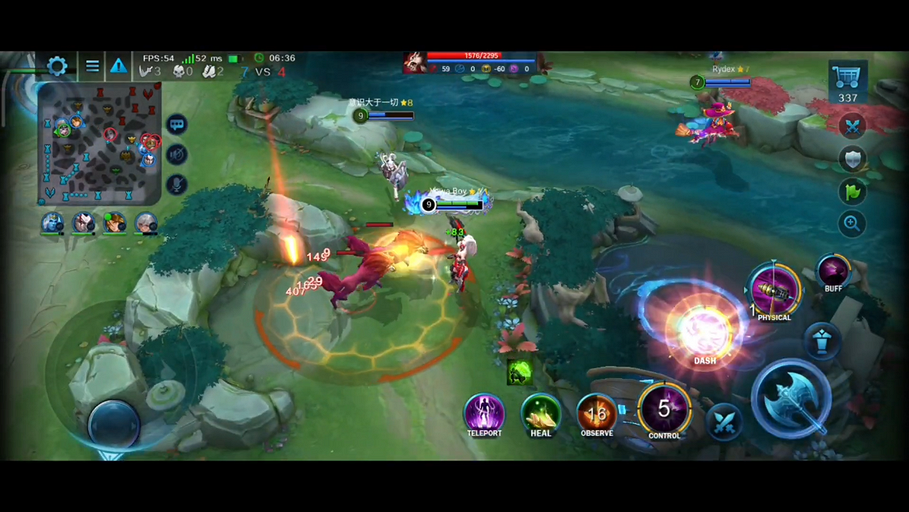Toggle the muted speaker voice button

pos(177,154)
